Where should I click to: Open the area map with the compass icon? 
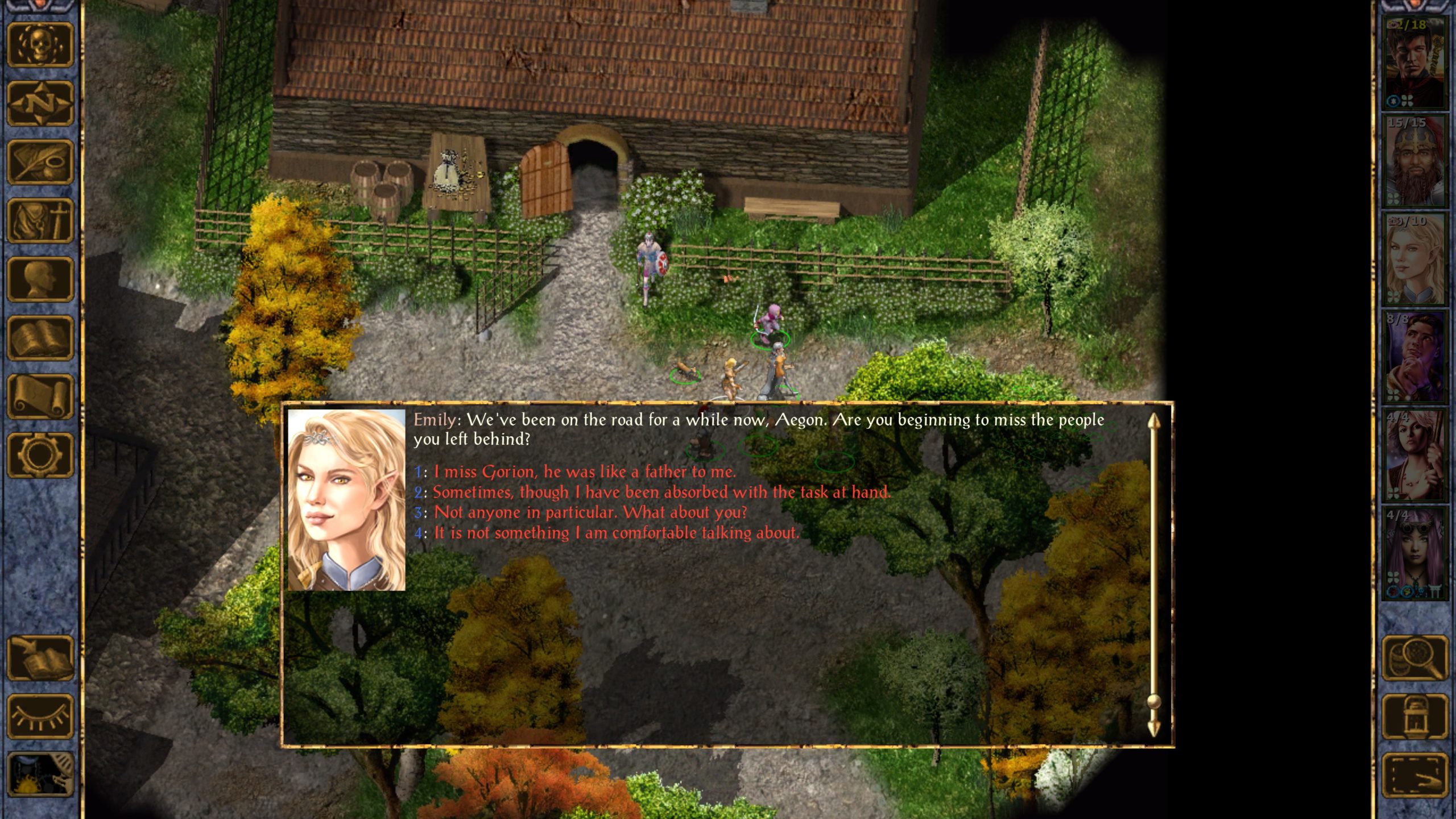(x=40, y=104)
